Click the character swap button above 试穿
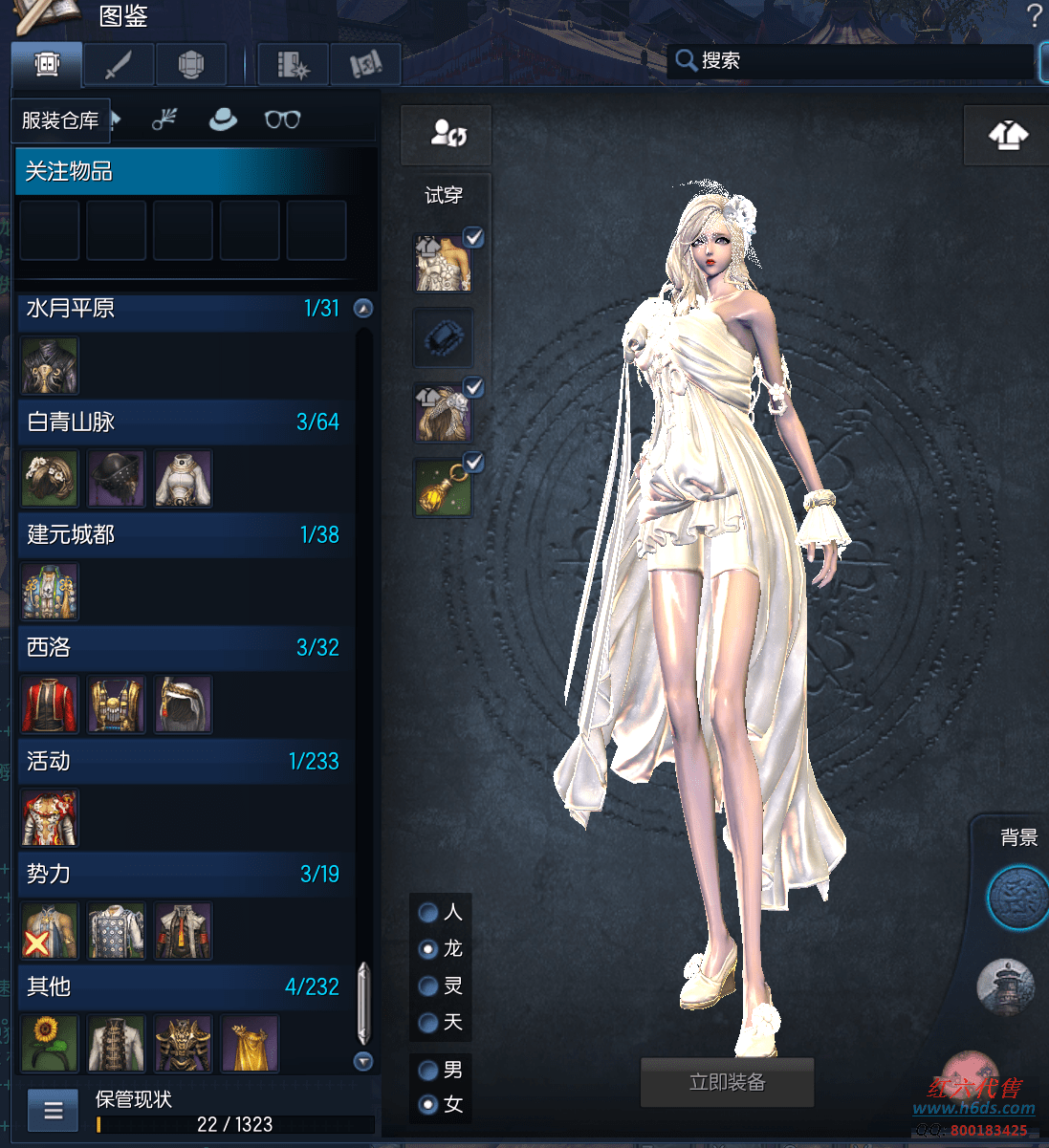The height and width of the screenshot is (1148, 1049). tap(447, 134)
